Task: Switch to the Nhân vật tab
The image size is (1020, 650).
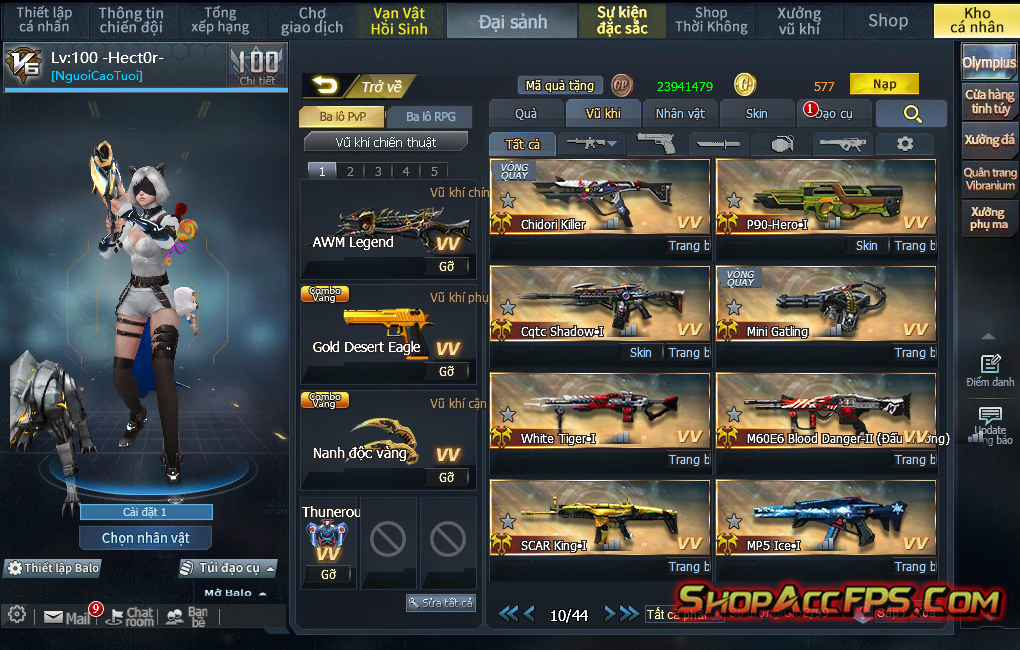Action: 680,114
